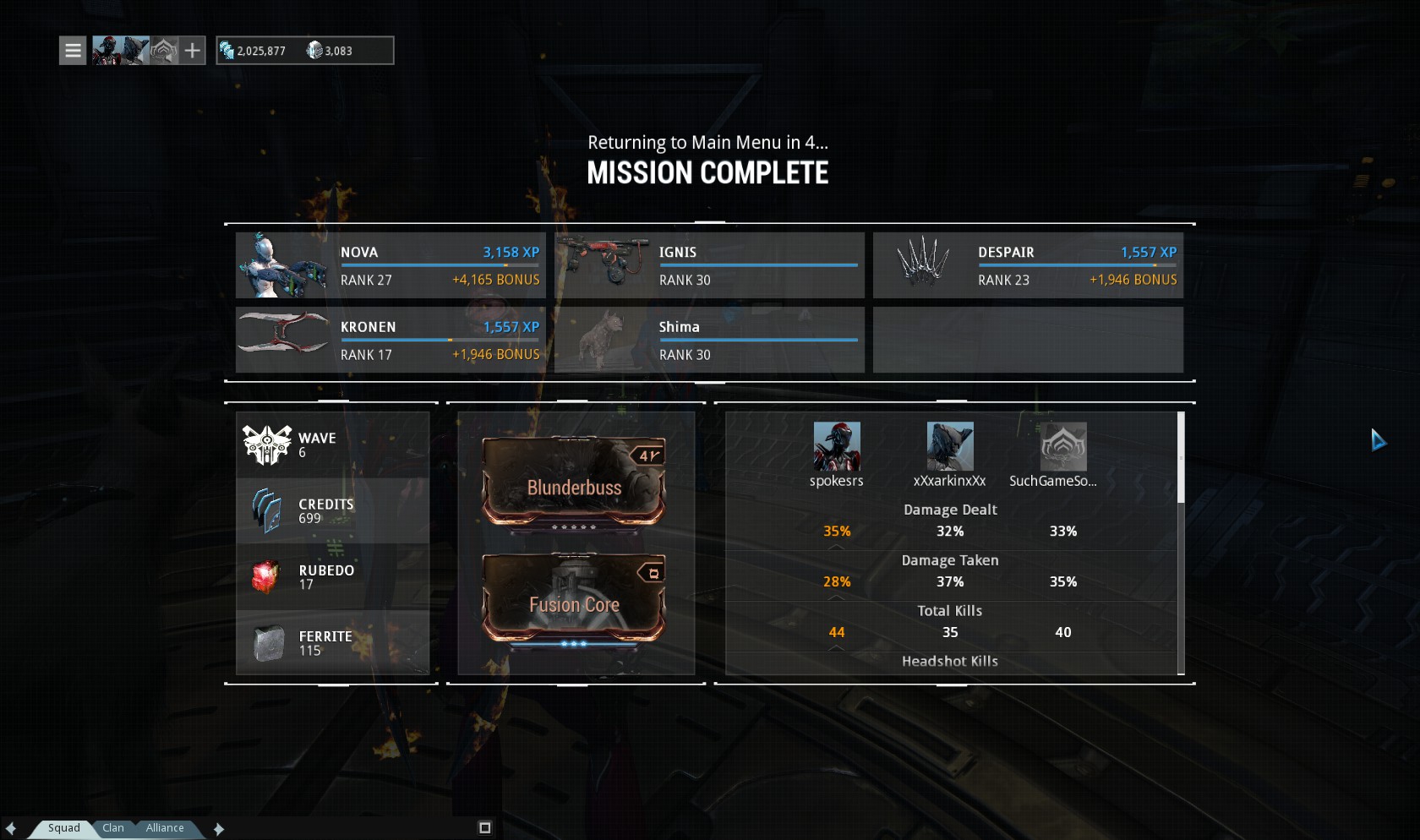Select the Nova warframe XP panel
1420x840 pixels.
pos(390,265)
